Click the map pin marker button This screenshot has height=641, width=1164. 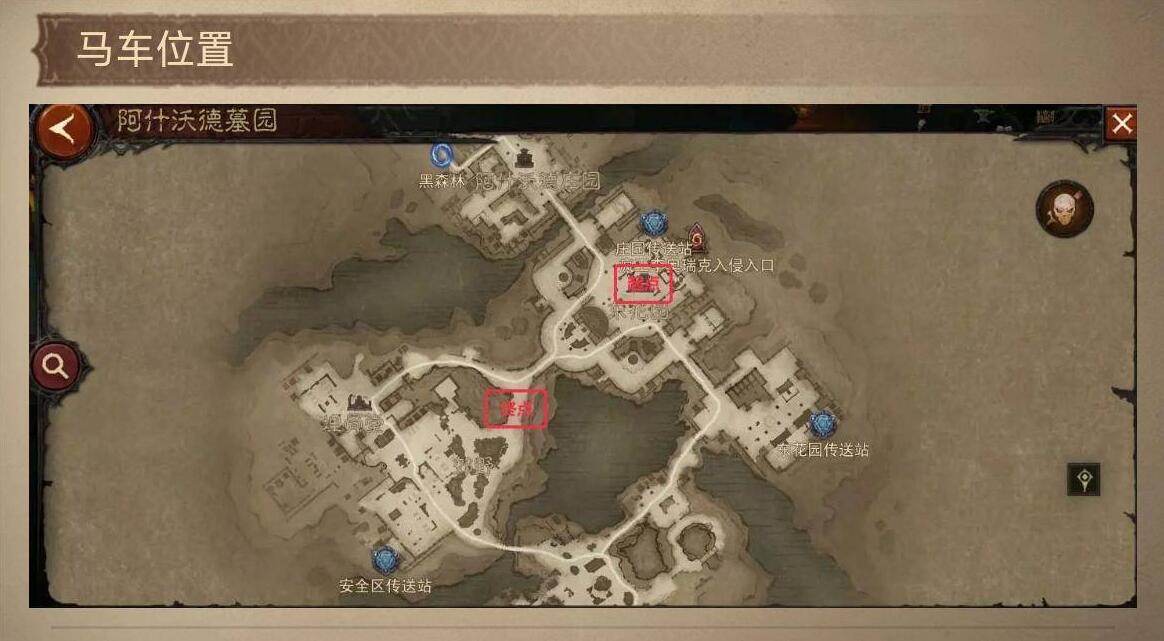[x=1084, y=480]
